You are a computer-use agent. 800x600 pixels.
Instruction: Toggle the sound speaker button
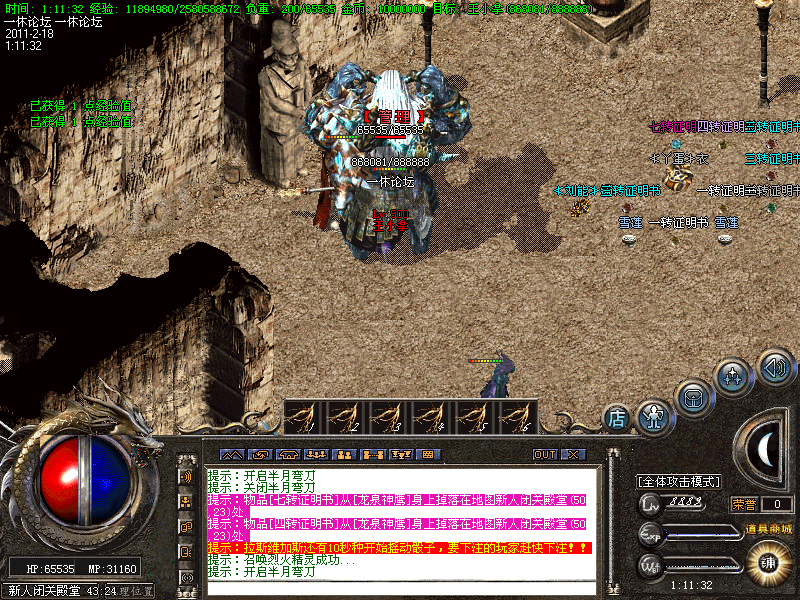(775, 365)
